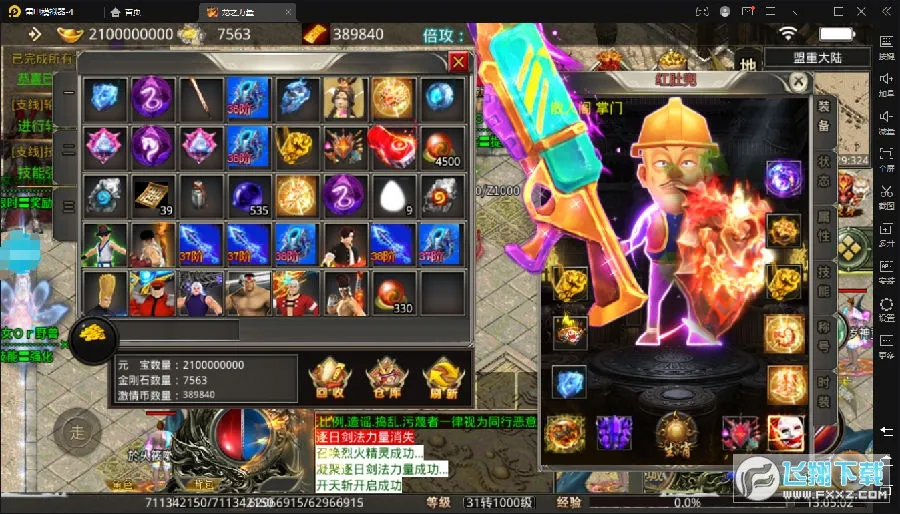
Task: Switch to the 装备 equipment tab
Action: (824, 116)
